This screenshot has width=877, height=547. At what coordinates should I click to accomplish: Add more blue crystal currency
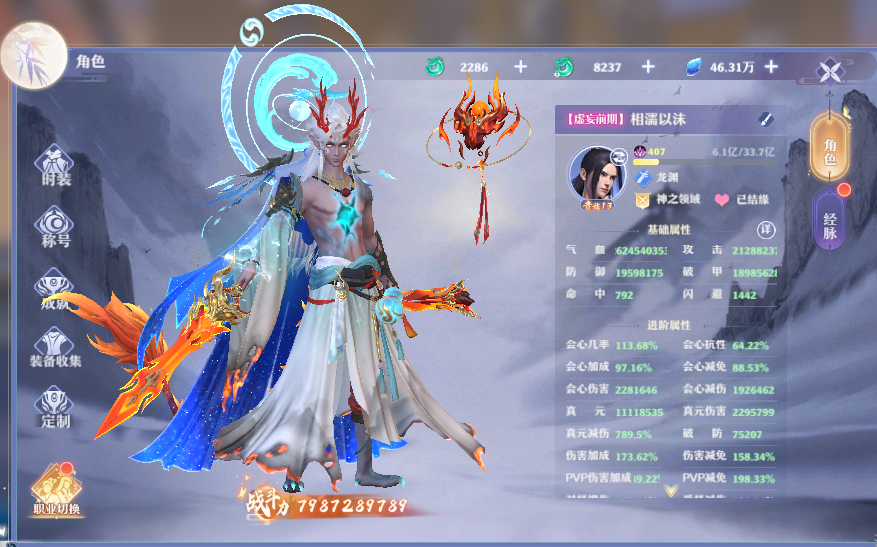pyautogui.click(x=771, y=67)
